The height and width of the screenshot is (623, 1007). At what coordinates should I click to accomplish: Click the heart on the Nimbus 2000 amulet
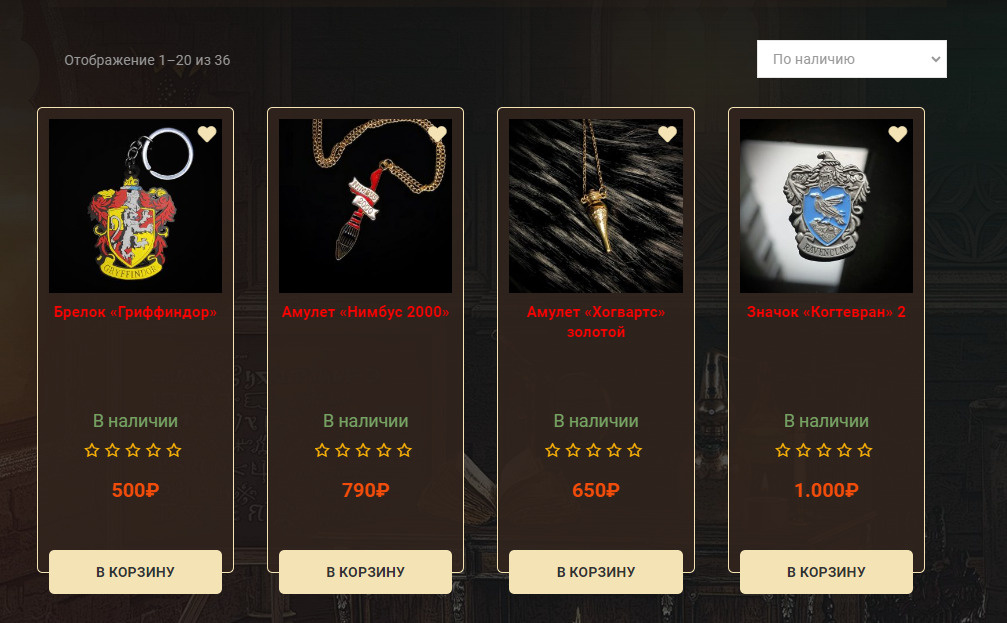tap(437, 134)
